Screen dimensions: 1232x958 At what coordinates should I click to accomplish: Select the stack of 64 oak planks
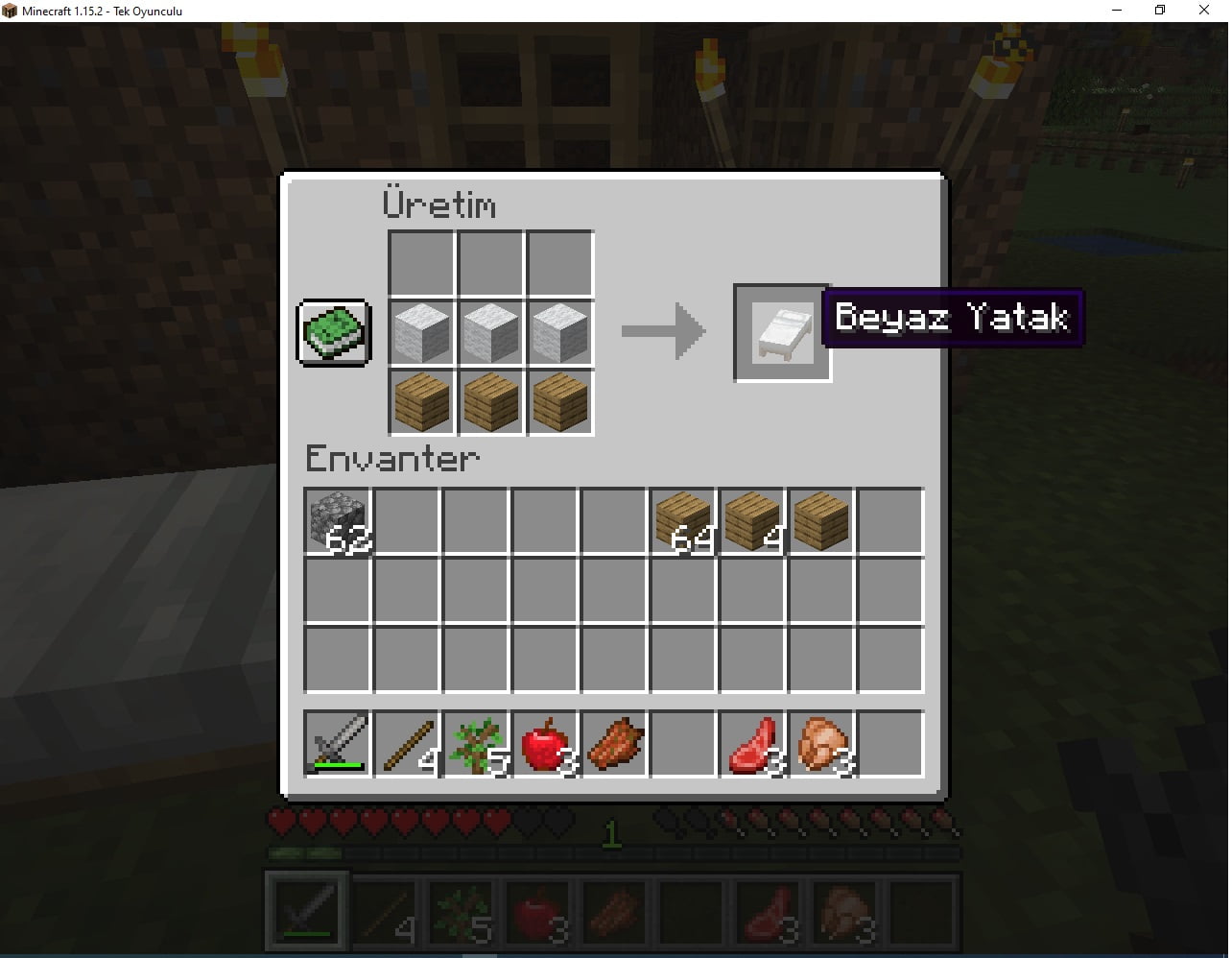click(683, 519)
